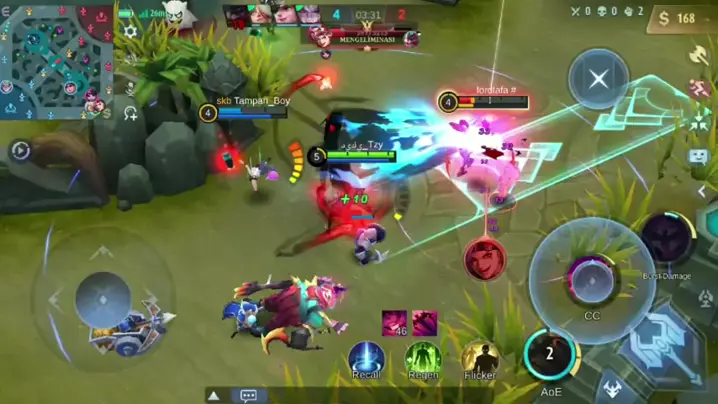The image size is (718, 404).
Task: Open the battlefield minimap
Action: (x=57, y=61)
